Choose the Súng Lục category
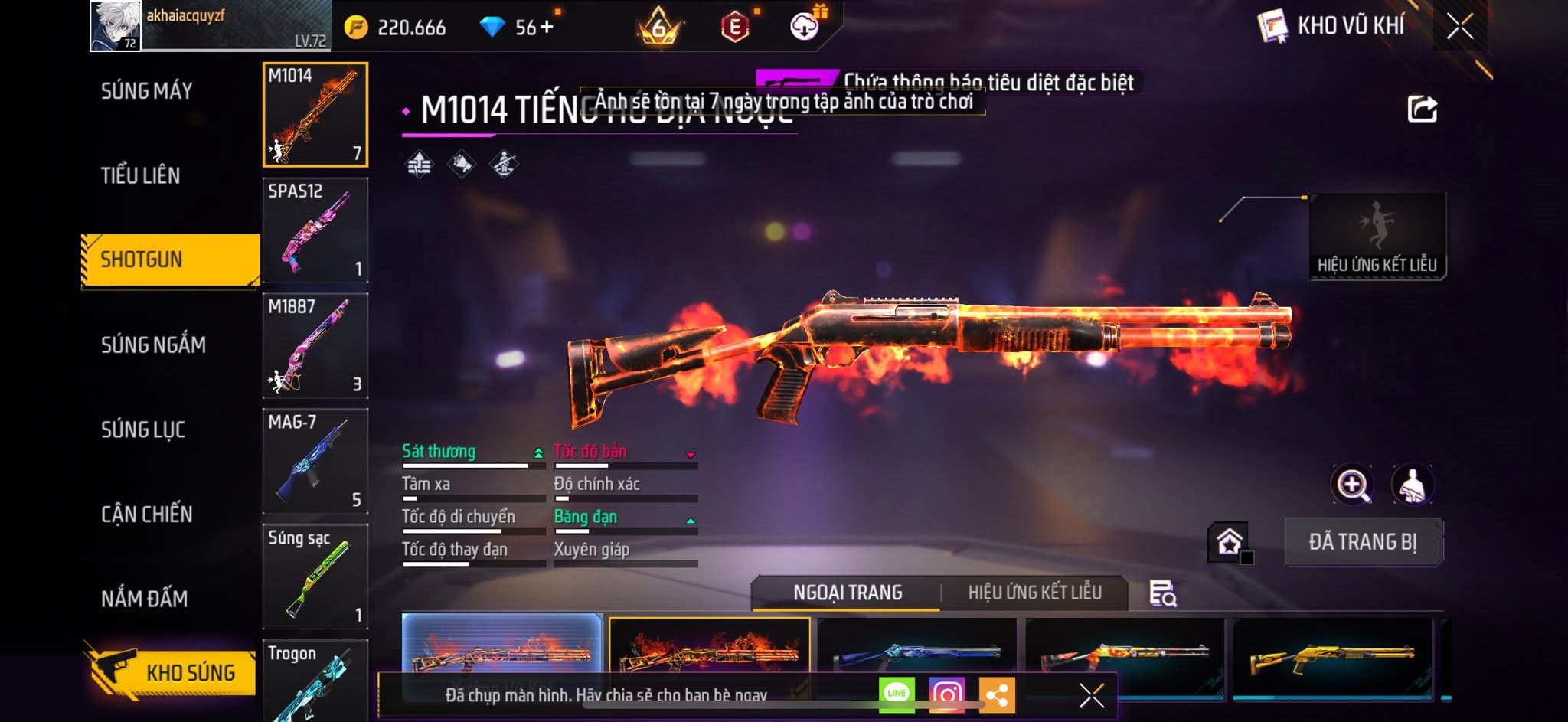 click(x=143, y=430)
